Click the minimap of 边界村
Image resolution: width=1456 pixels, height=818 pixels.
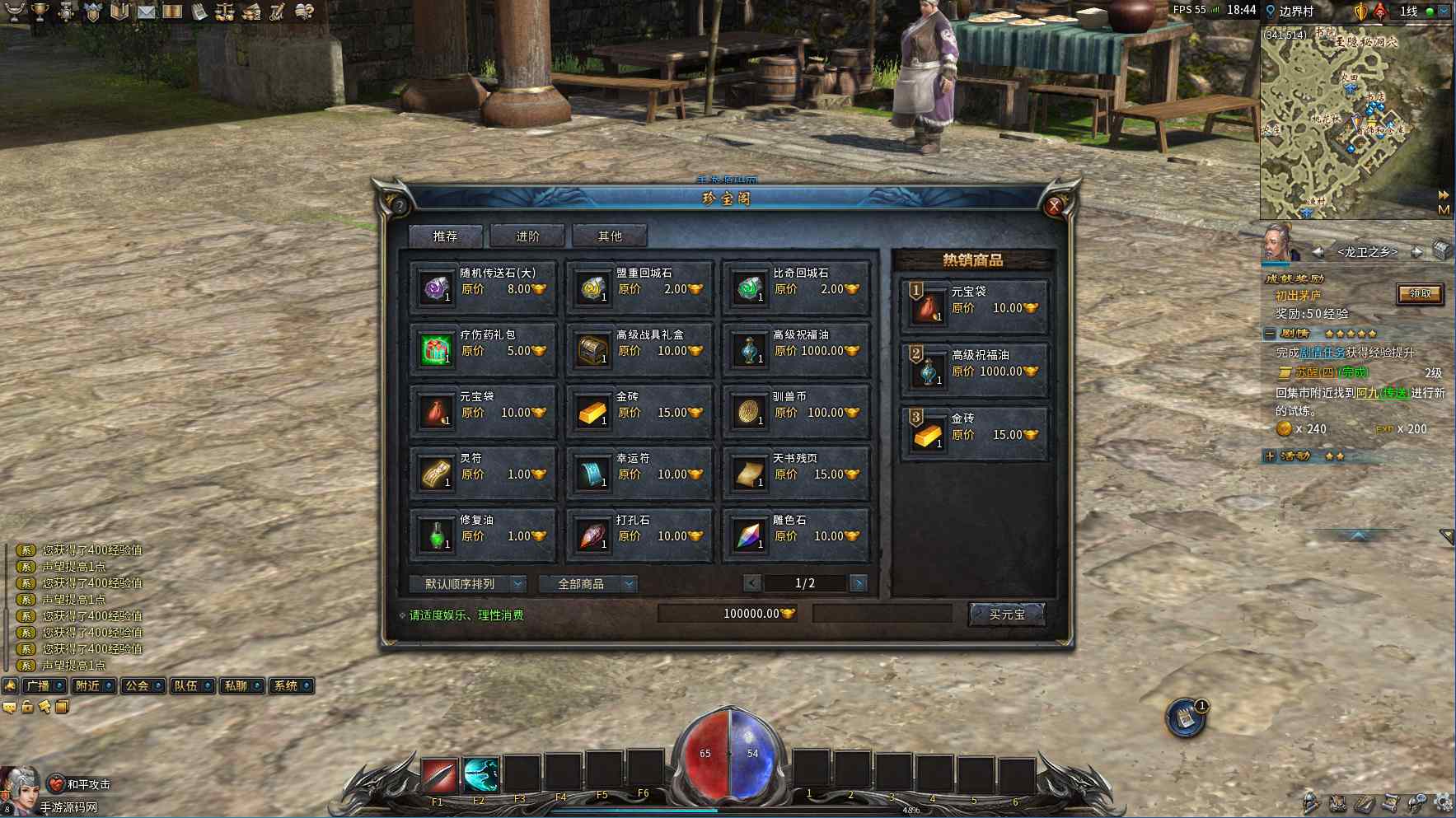click(1355, 124)
